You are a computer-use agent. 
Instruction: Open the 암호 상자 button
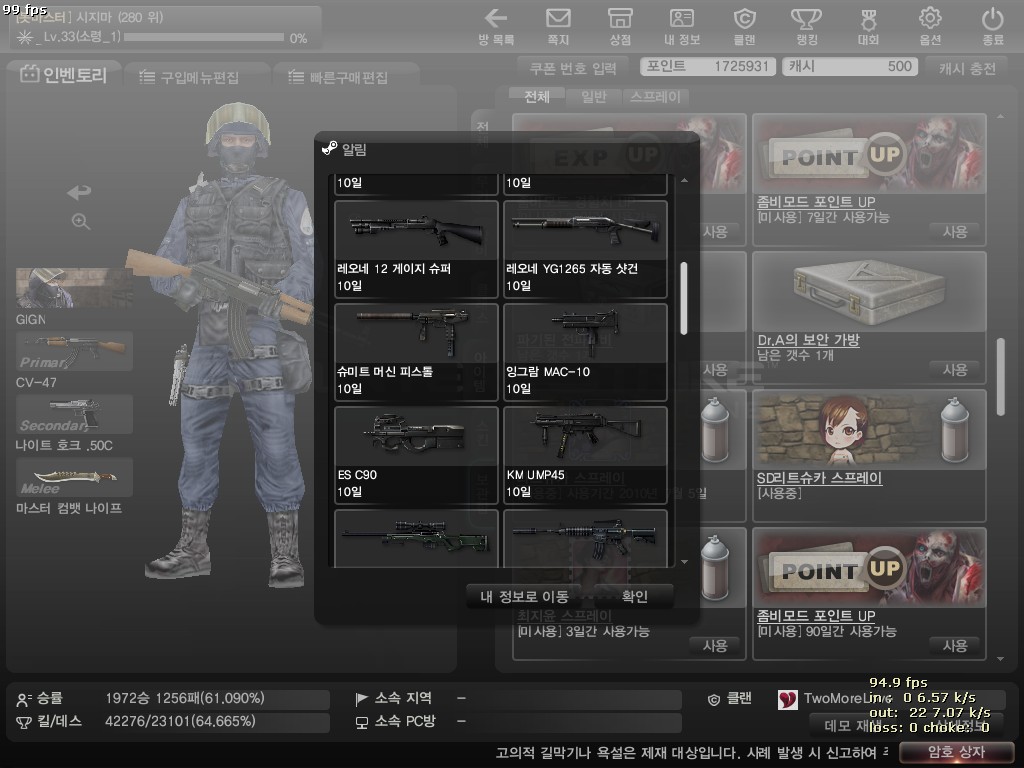(x=949, y=753)
